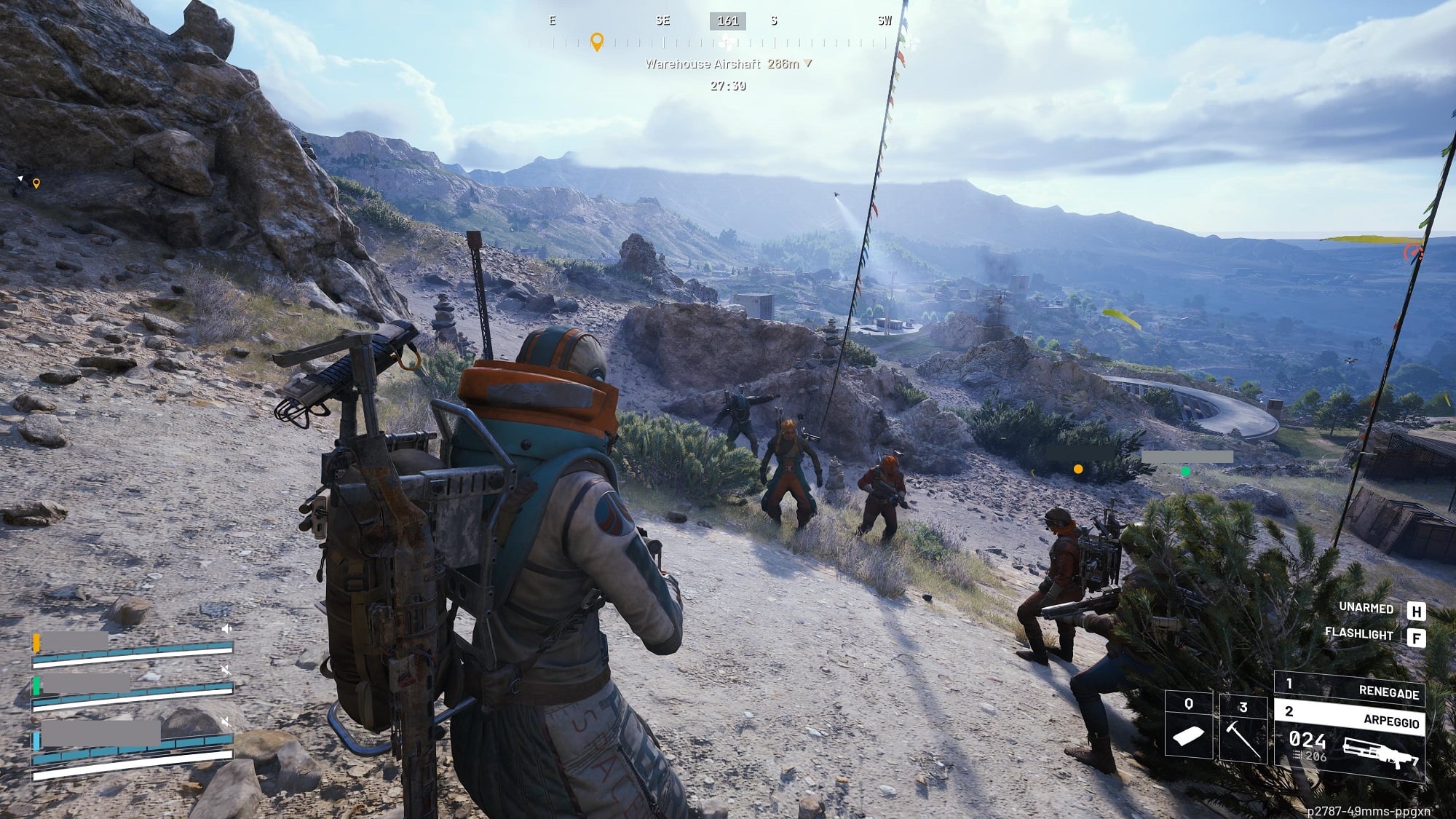This screenshot has width=1456, height=819.
Task: Select the orange teammate status entry
Action: click(132, 648)
